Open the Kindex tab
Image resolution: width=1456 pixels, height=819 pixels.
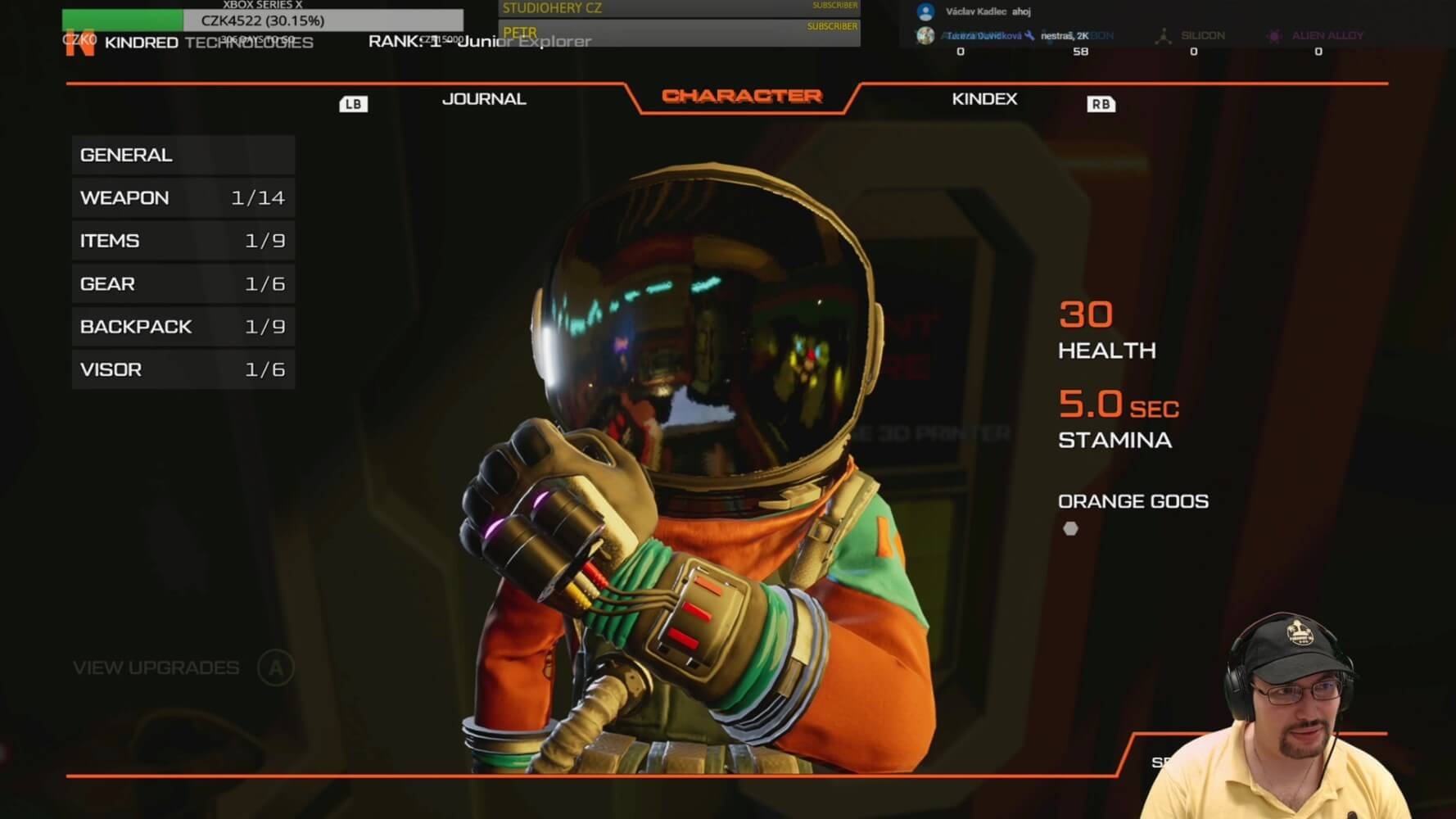coord(984,99)
